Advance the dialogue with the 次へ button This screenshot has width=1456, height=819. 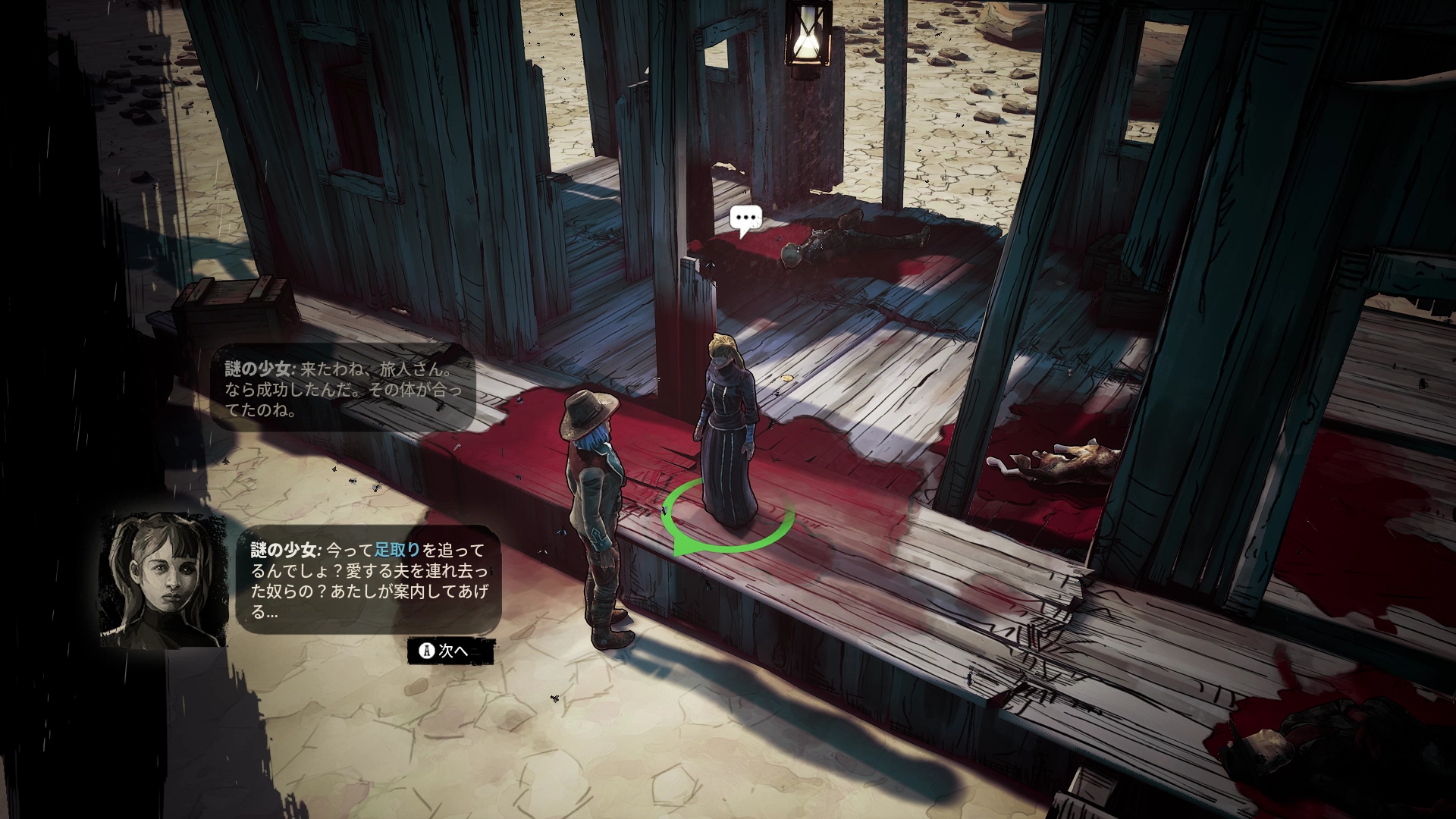450,651
